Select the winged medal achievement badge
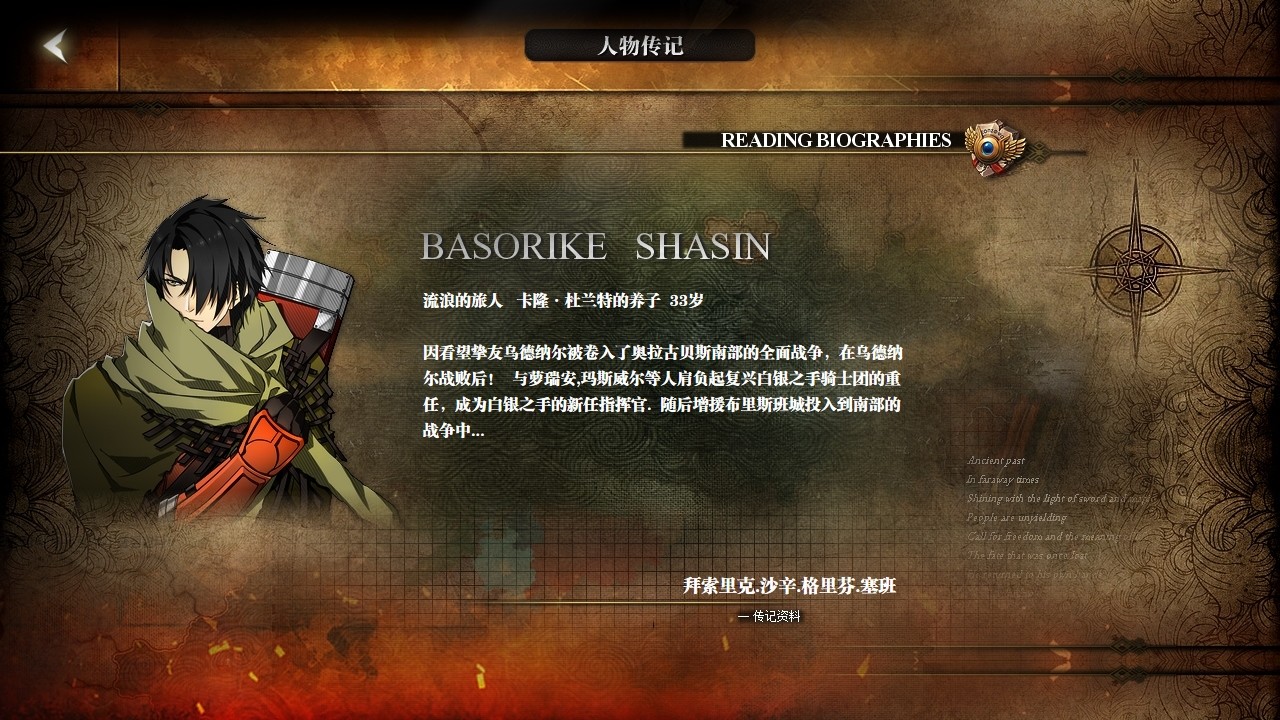Viewport: 1280px width, 720px height. (987, 148)
